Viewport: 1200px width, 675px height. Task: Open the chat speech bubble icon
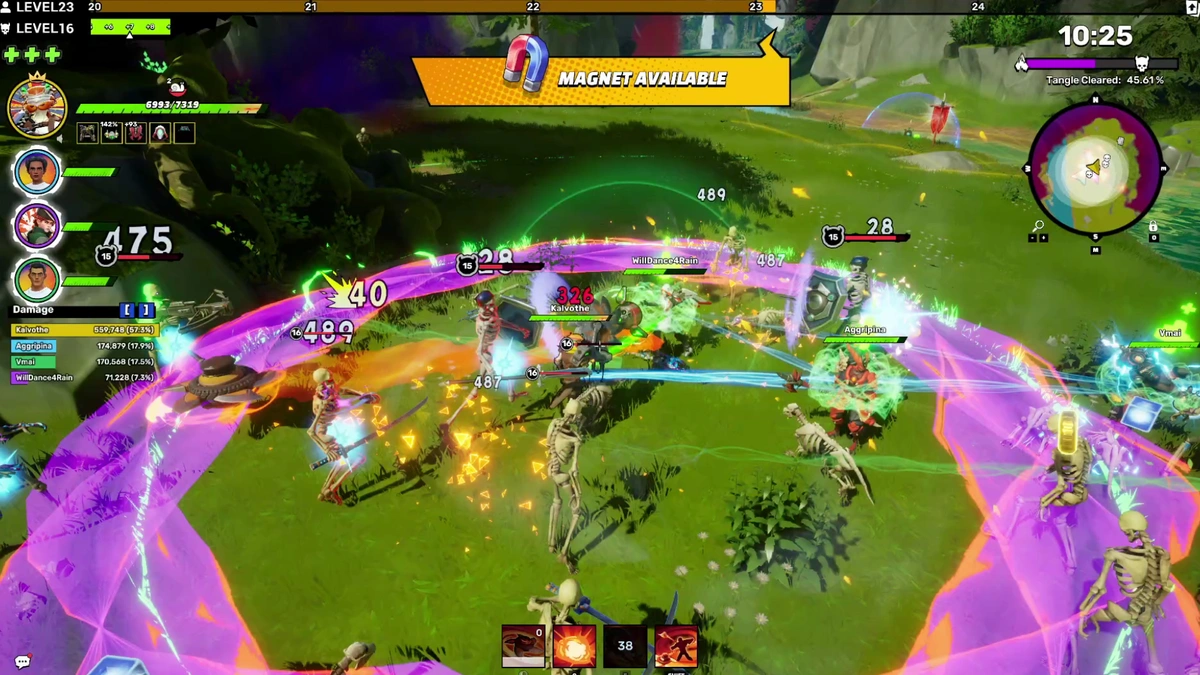22,661
